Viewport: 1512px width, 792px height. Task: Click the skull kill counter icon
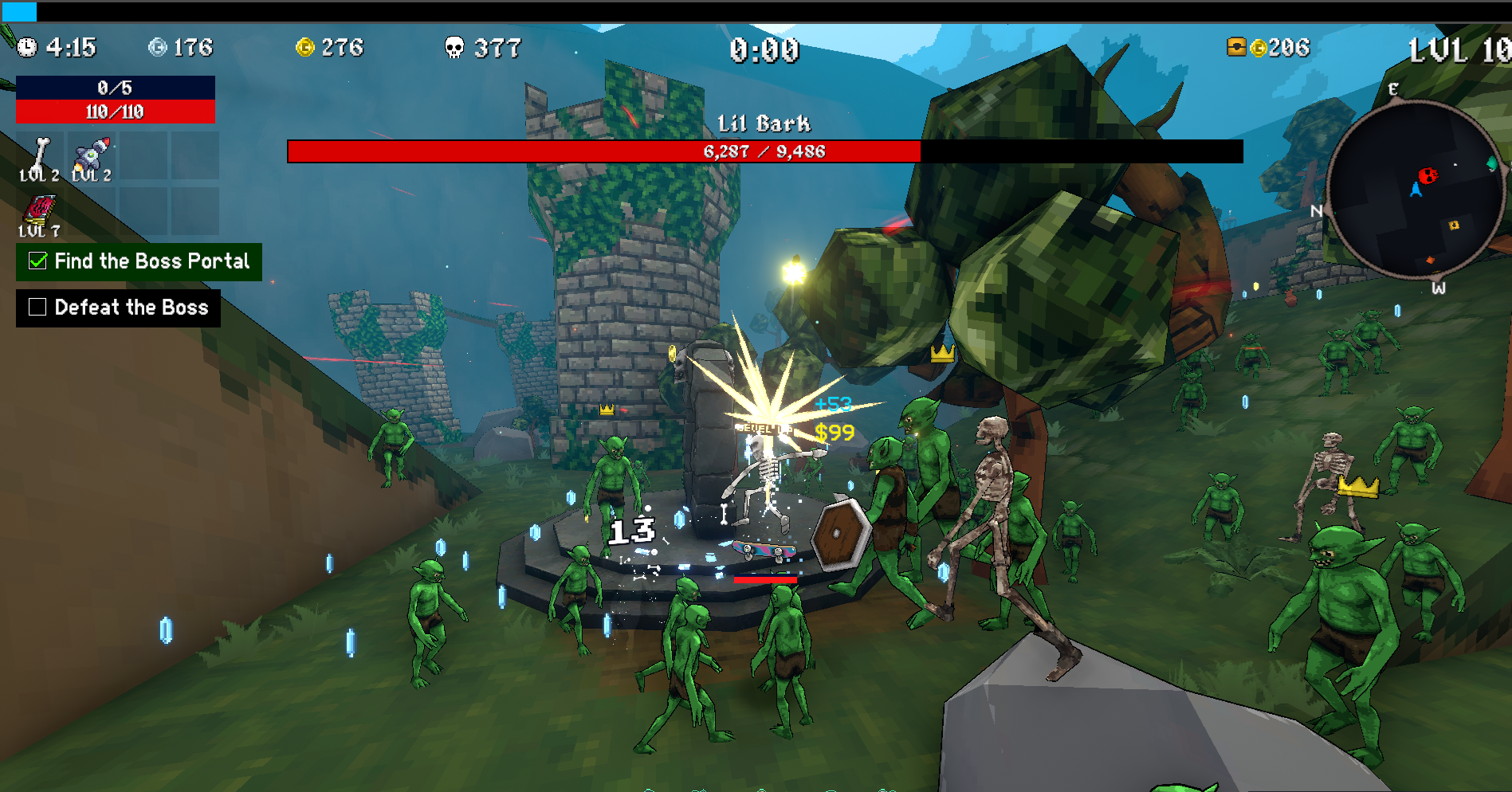pyautogui.click(x=454, y=48)
